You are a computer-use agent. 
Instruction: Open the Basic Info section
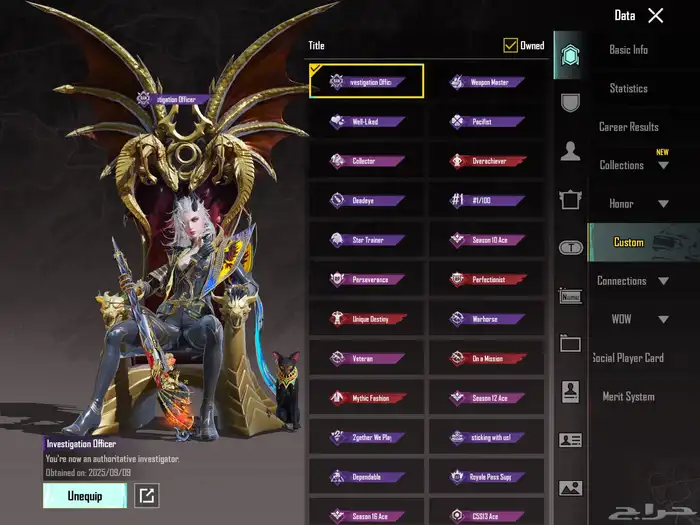click(628, 50)
